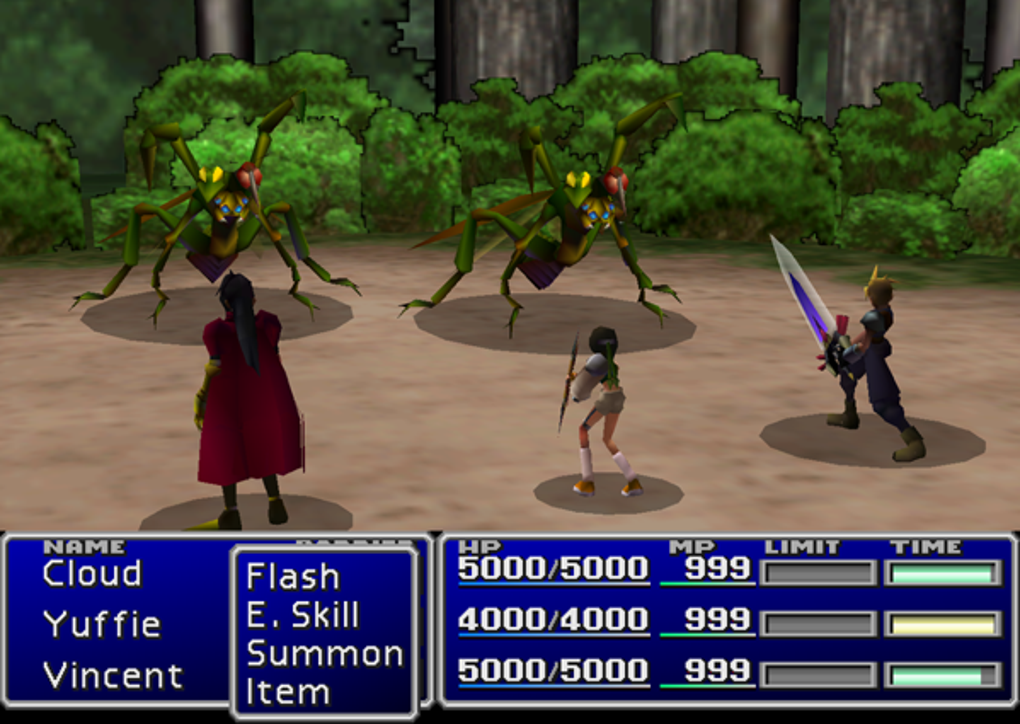Pick Yuffie from the name list
Screen dimensions: 1020x724
click(101, 624)
